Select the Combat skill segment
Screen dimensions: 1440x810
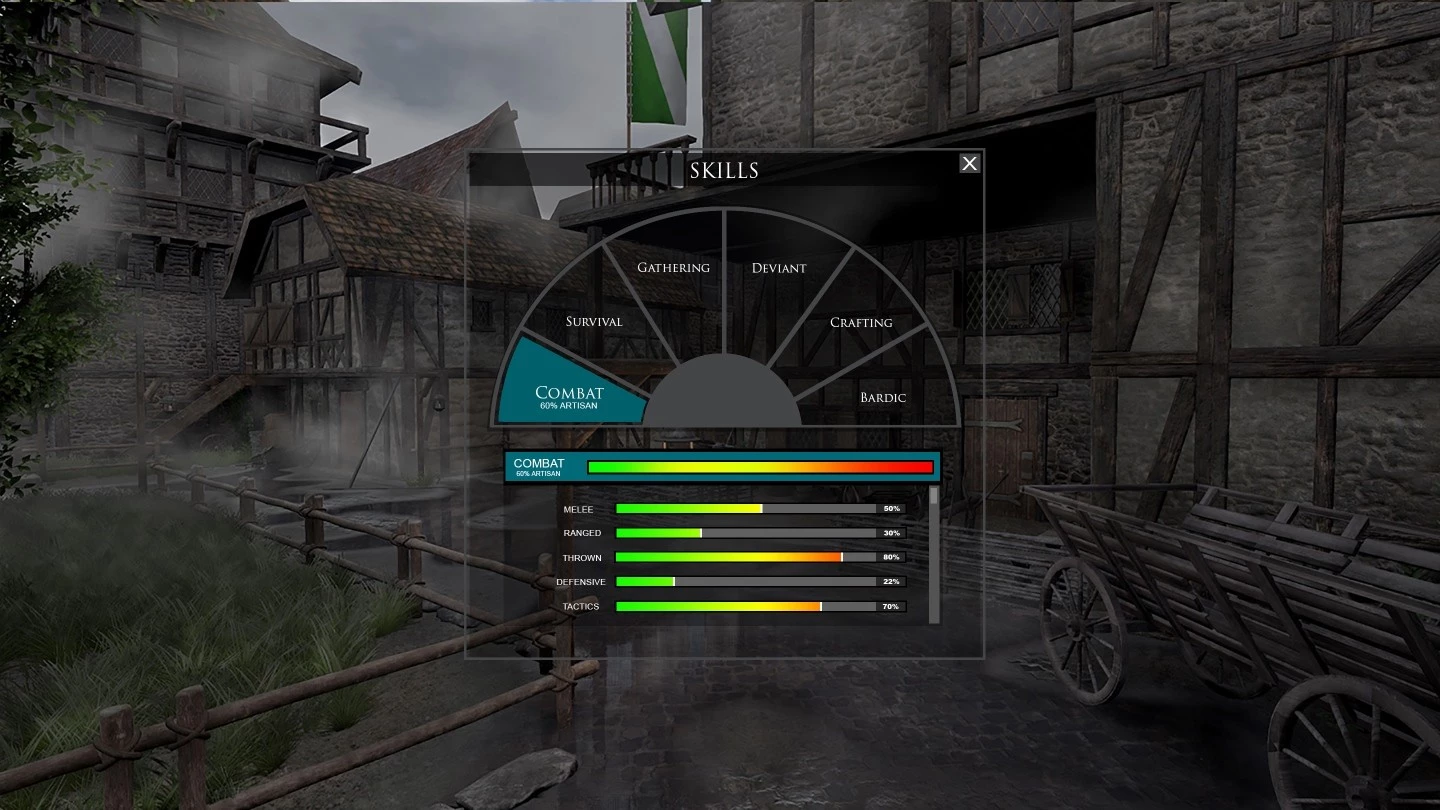(569, 392)
